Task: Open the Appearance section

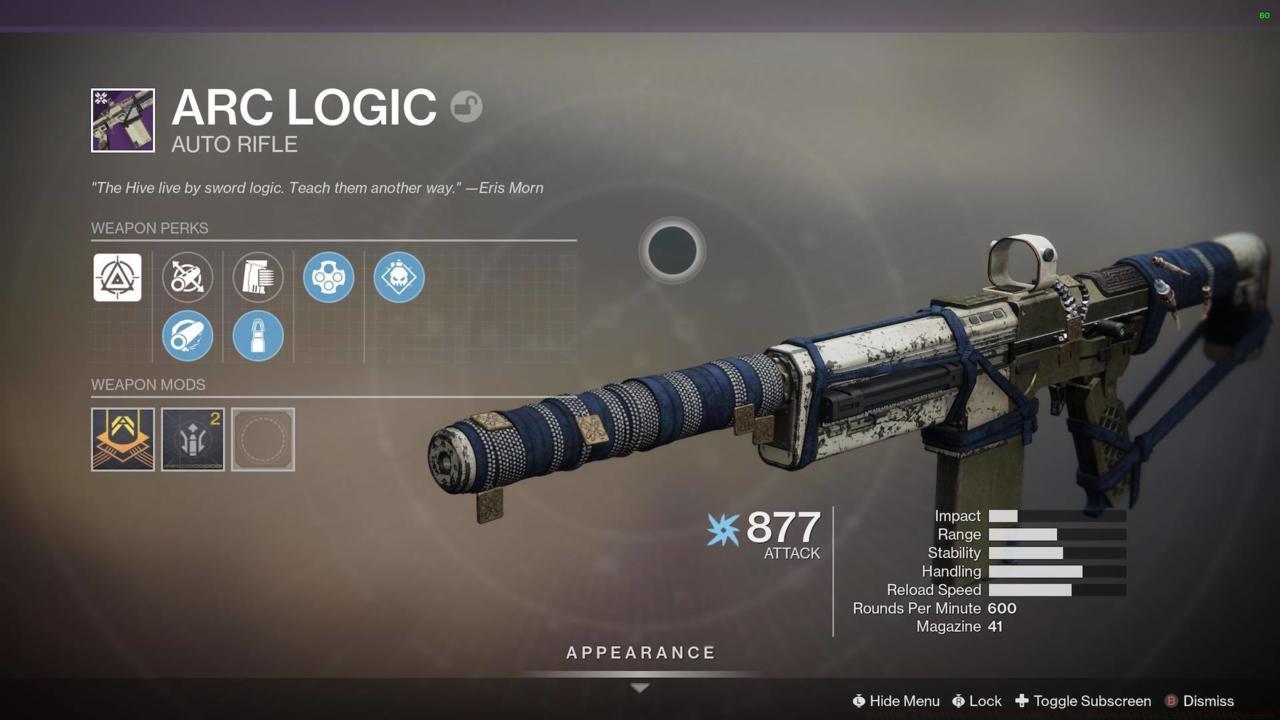Action: (x=641, y=653)
